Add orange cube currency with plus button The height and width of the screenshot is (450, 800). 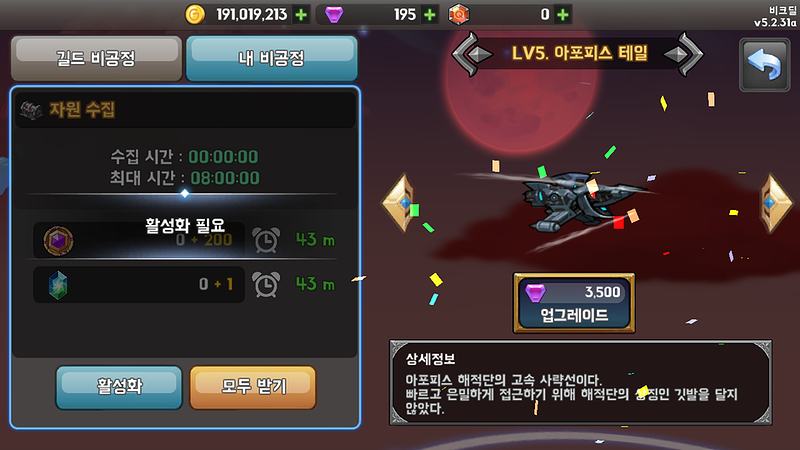tap(563, 14)
